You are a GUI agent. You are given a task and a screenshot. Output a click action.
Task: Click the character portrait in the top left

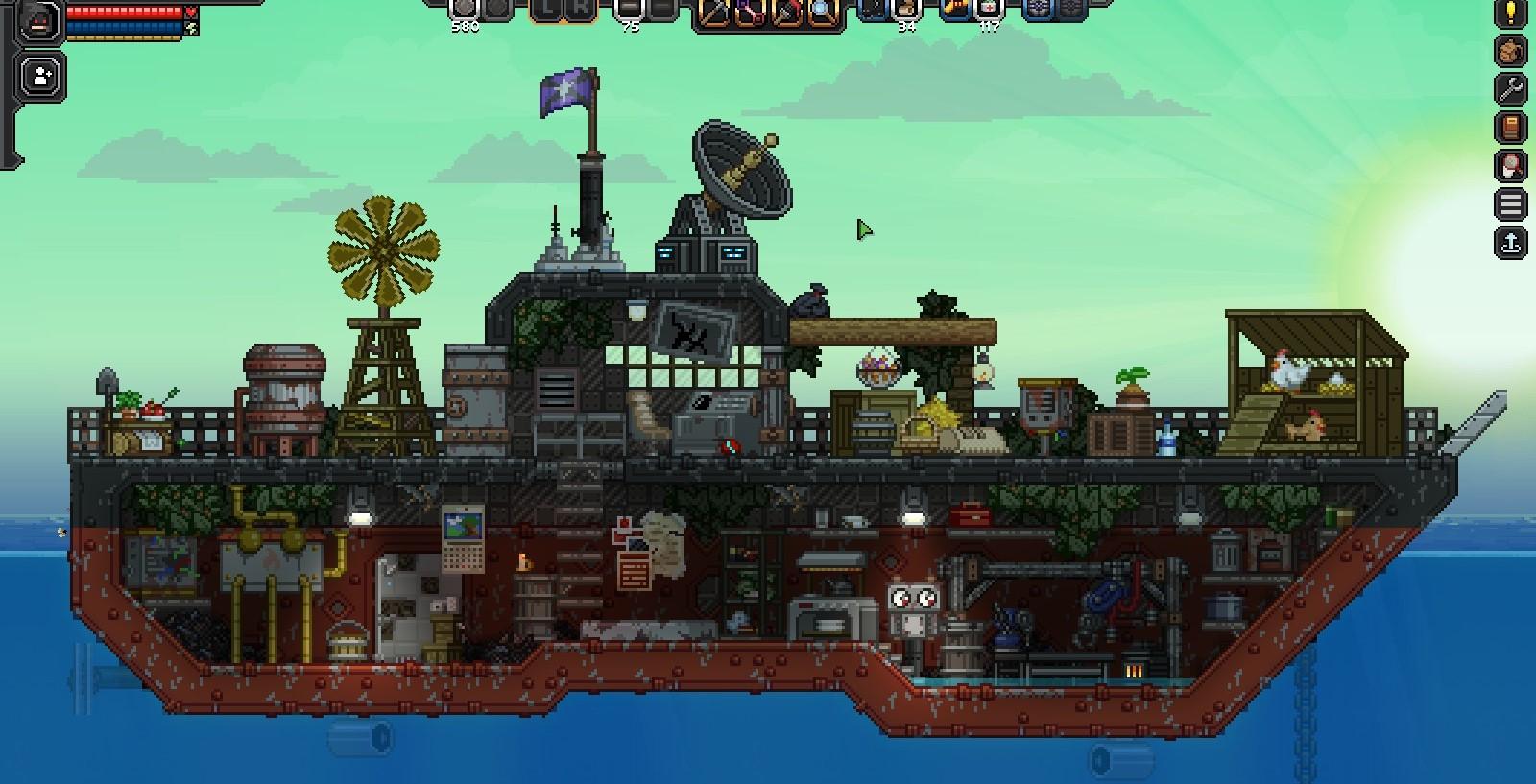tap(38, 19)
